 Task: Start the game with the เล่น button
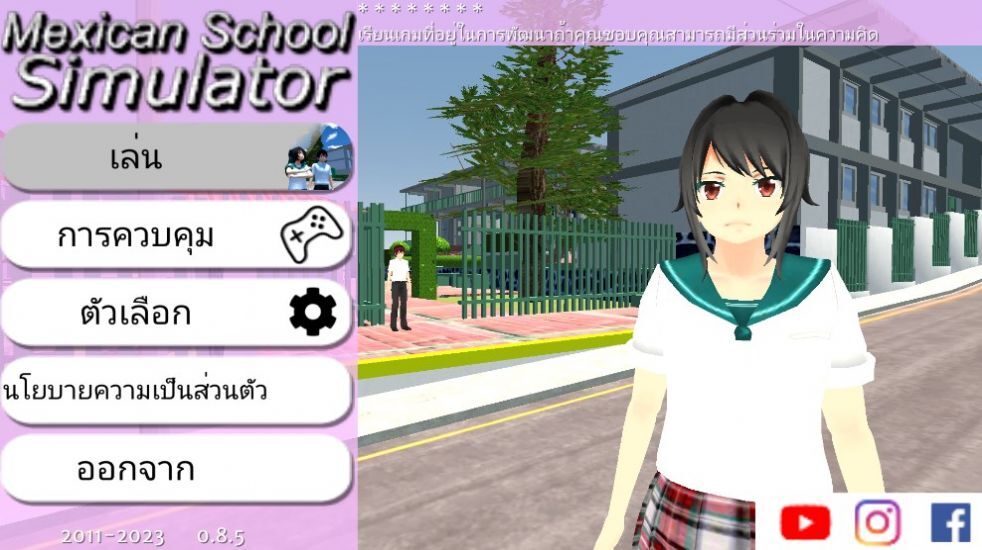point(176,158)
